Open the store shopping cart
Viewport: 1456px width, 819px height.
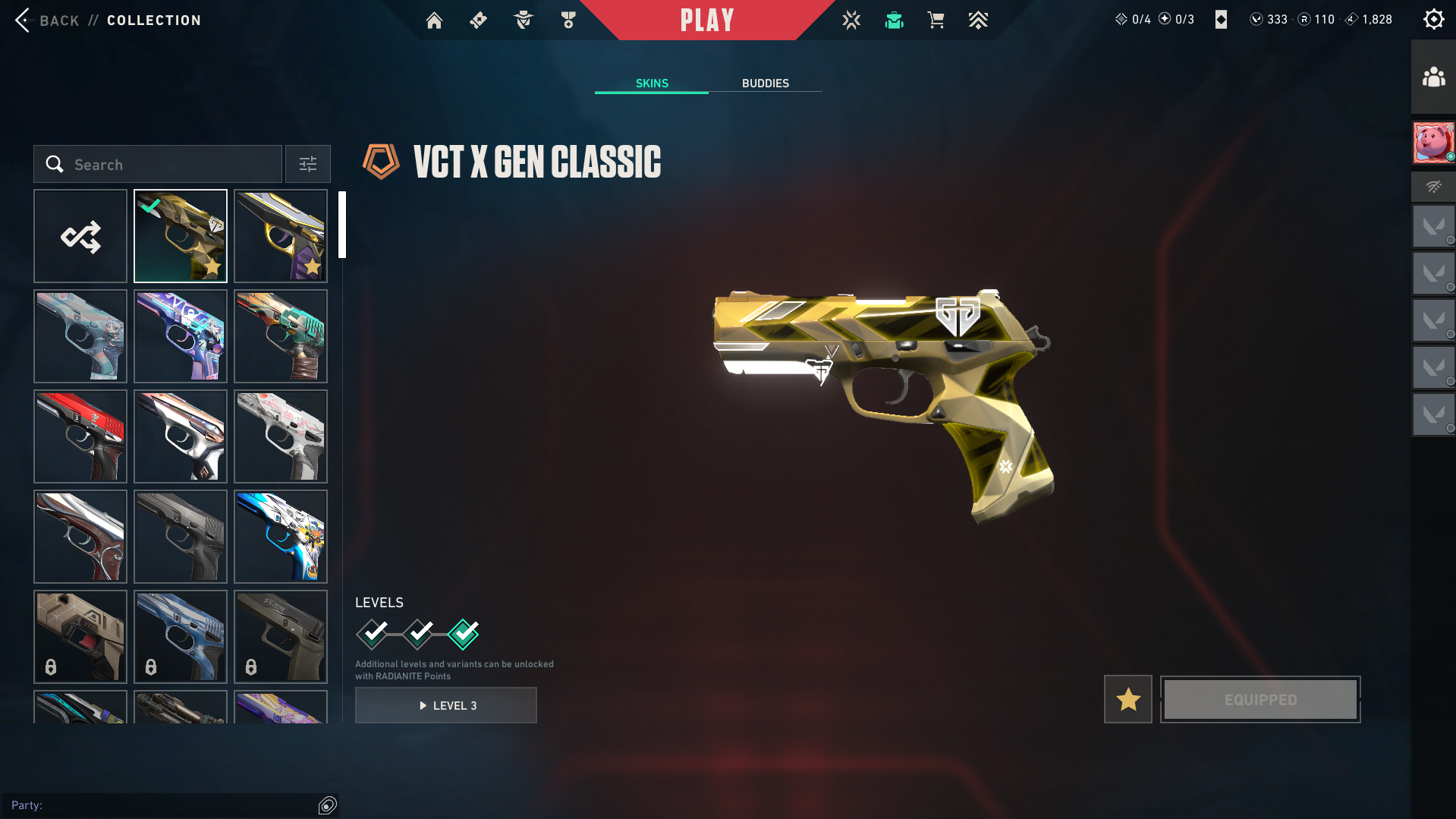936,20
